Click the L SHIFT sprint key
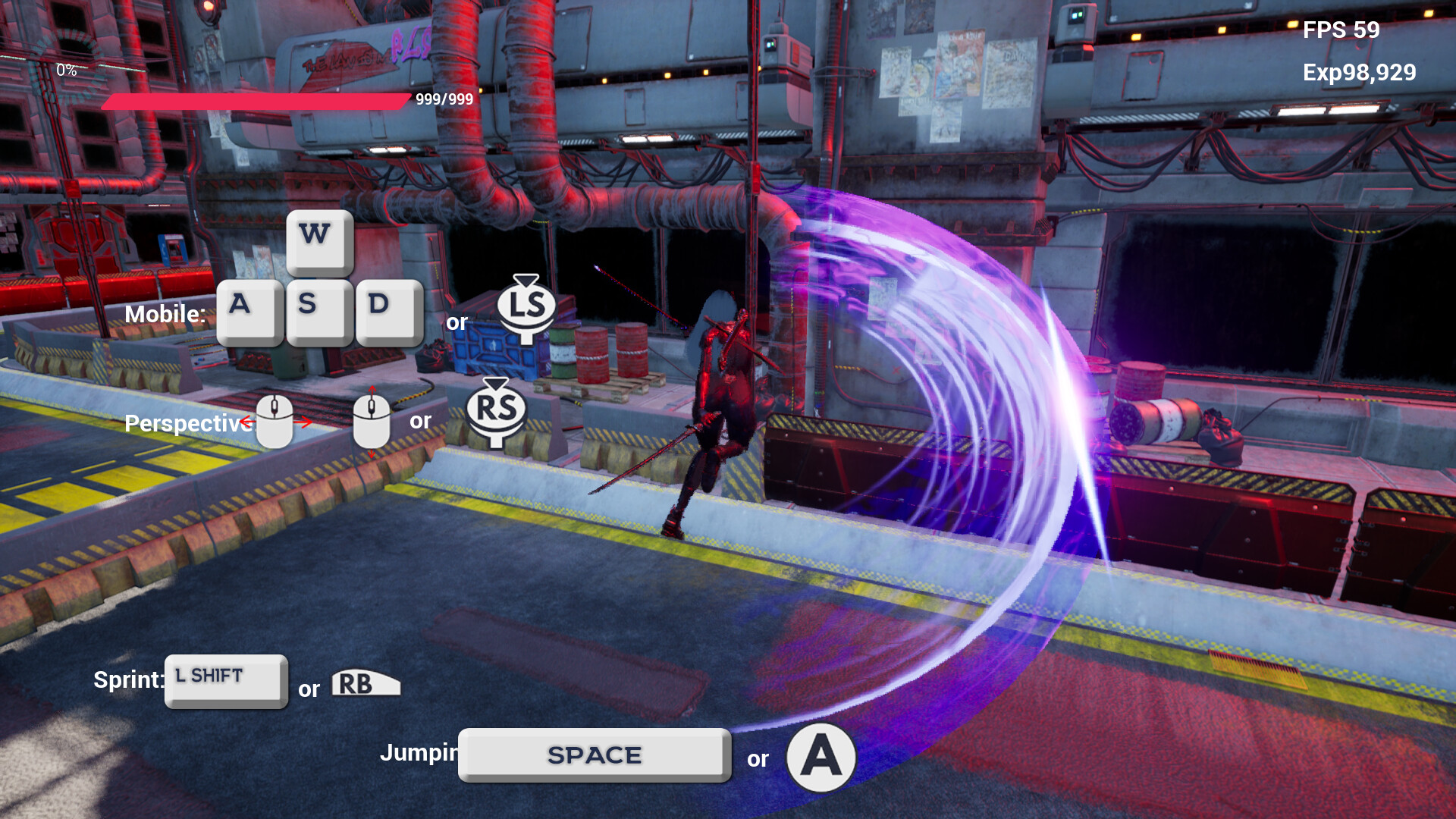The width and height of the screenshot is (1456, 819). [224, 677]
